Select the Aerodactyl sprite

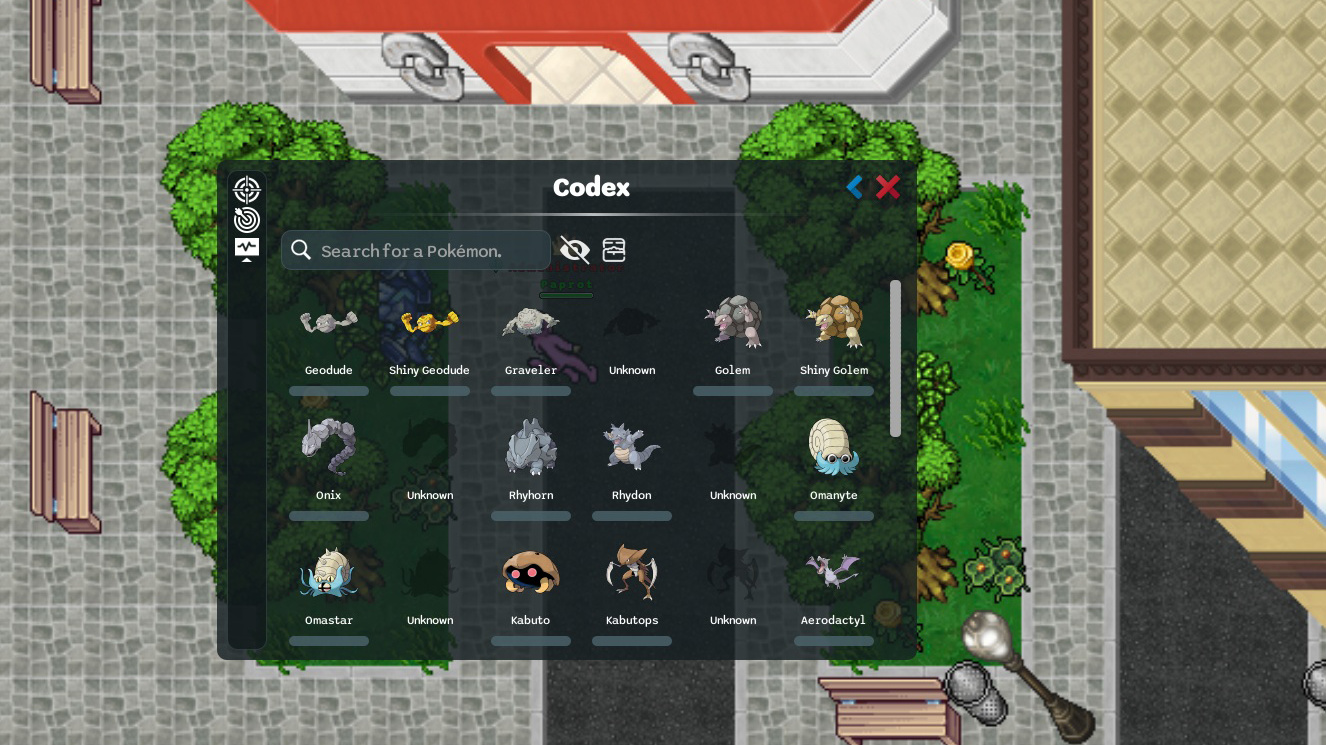tap(834, 571)
